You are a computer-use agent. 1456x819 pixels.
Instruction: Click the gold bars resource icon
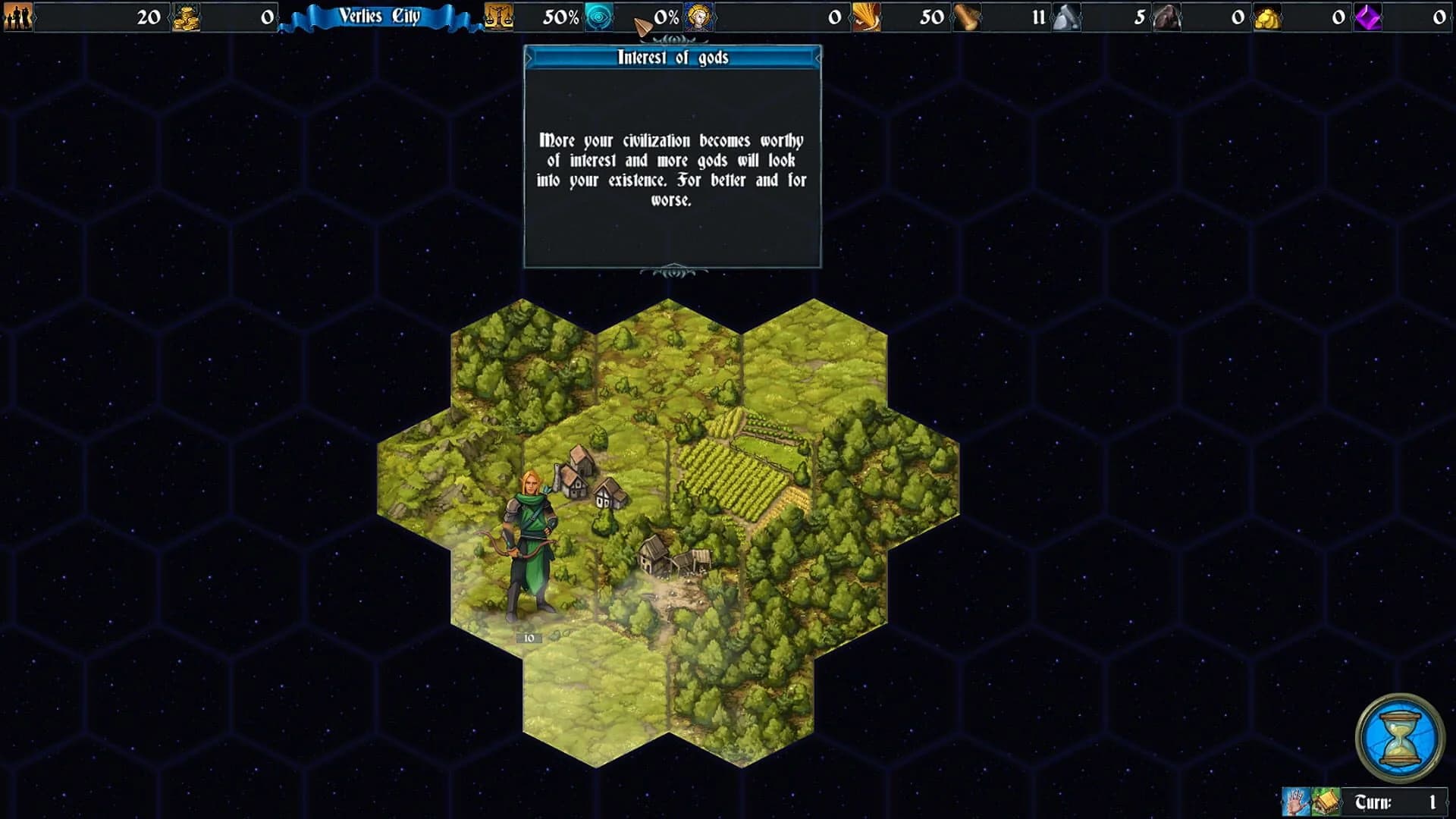(x=1268, y=16)
